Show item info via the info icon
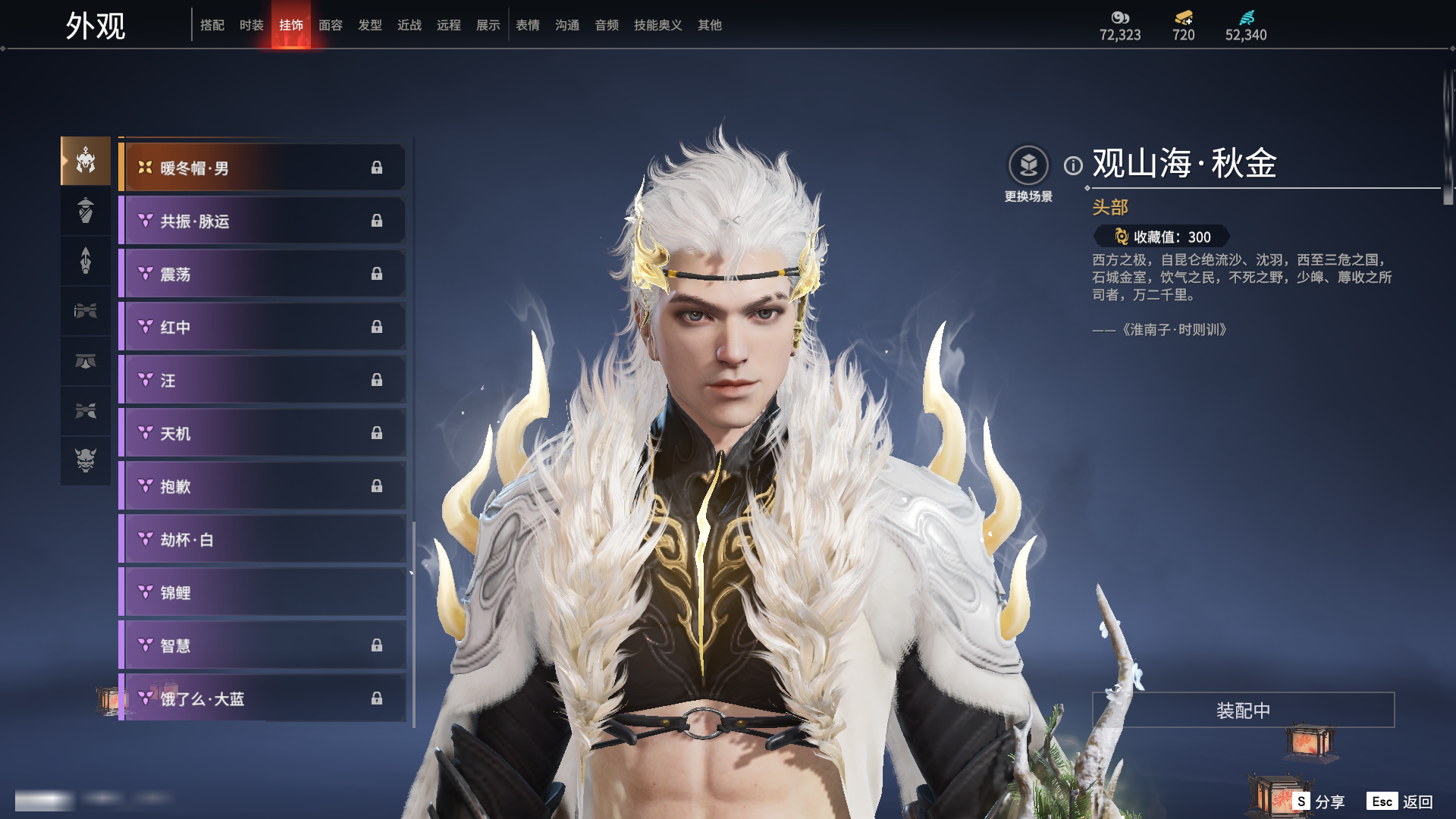Image resolution: width=1456 pixels, height=819 pixels. [x=1073, y=165]
